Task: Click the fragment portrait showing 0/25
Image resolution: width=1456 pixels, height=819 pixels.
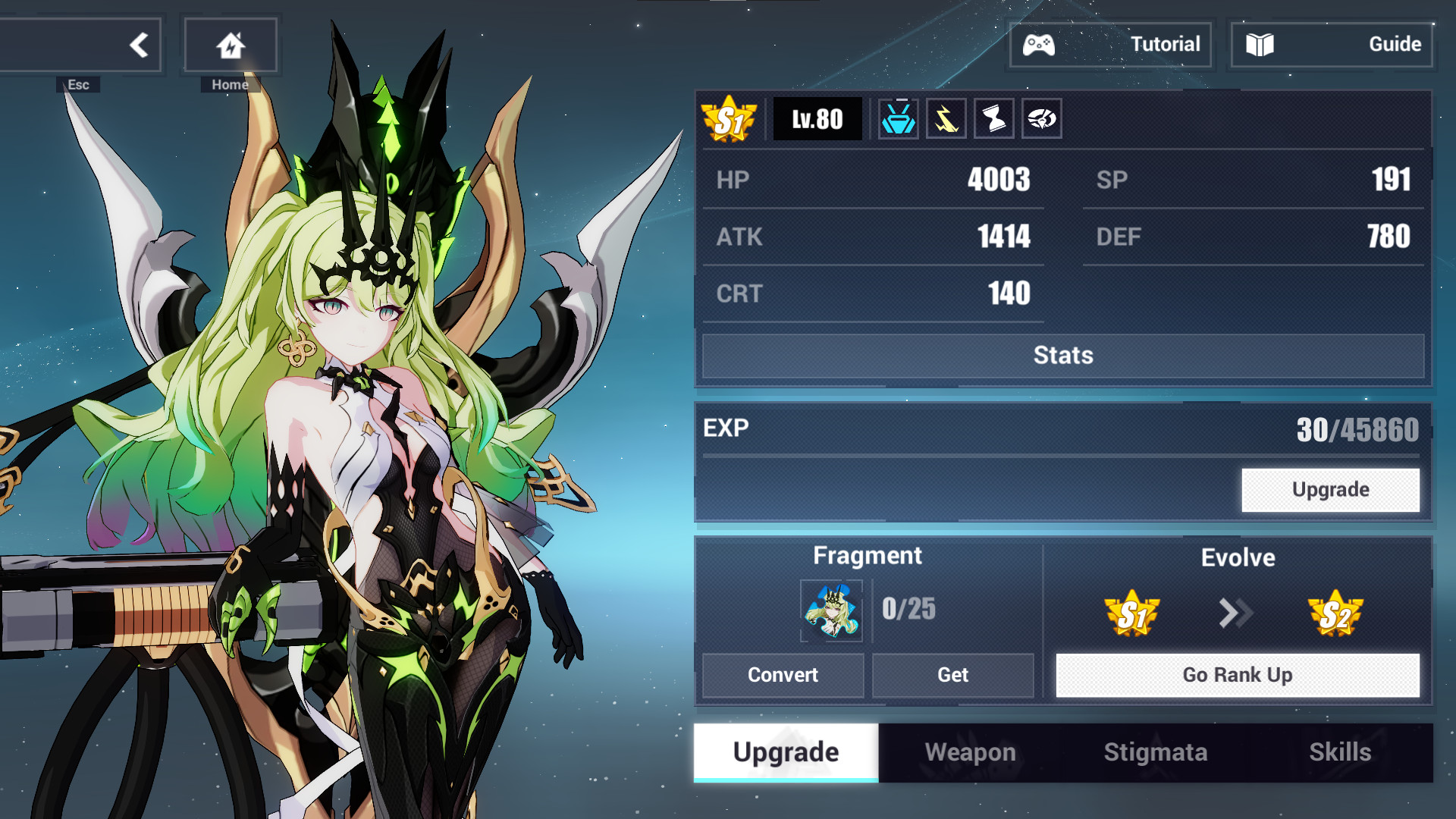Action: point(832,610)
